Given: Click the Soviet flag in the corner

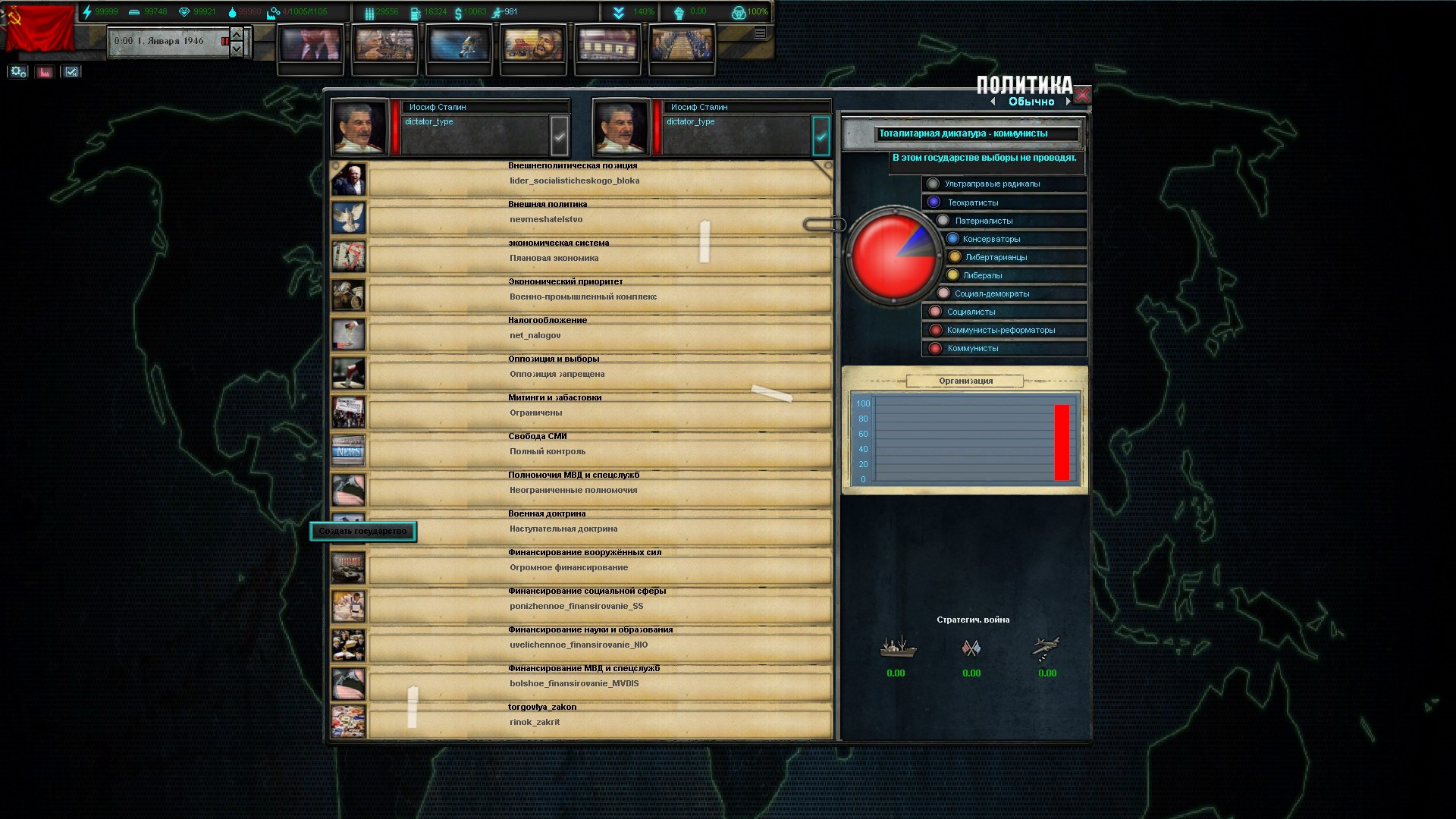Looking at the screenshot, I should click(38, 29).
